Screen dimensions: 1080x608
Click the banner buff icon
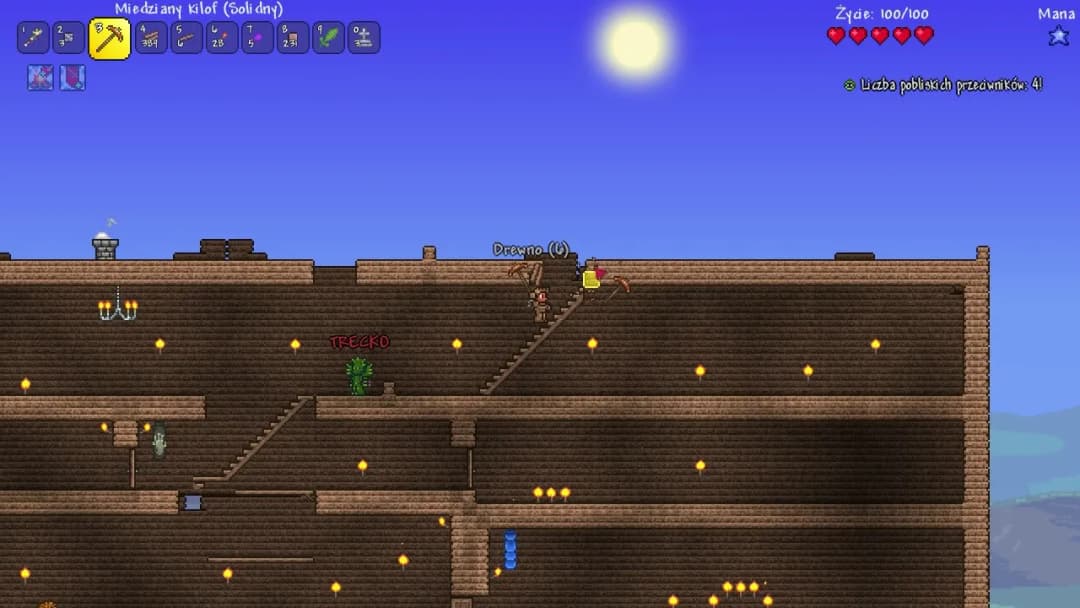pyautogui.click(x=72, y=78)
